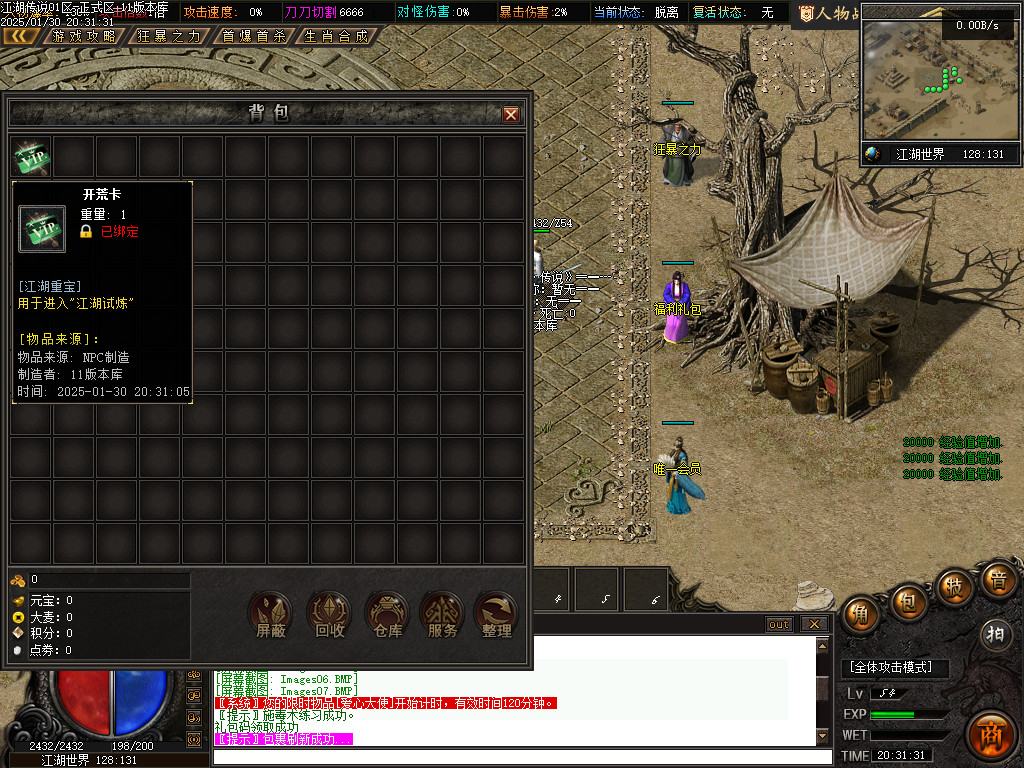
Task: Open the 回收 recycle function
Action: pos(329,615)
